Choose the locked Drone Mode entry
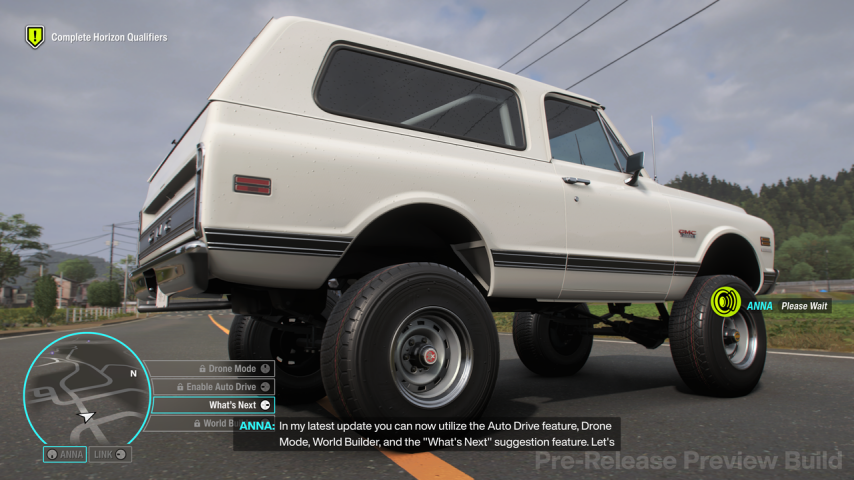This screenshot has width=854, height=480. (211, 369)
